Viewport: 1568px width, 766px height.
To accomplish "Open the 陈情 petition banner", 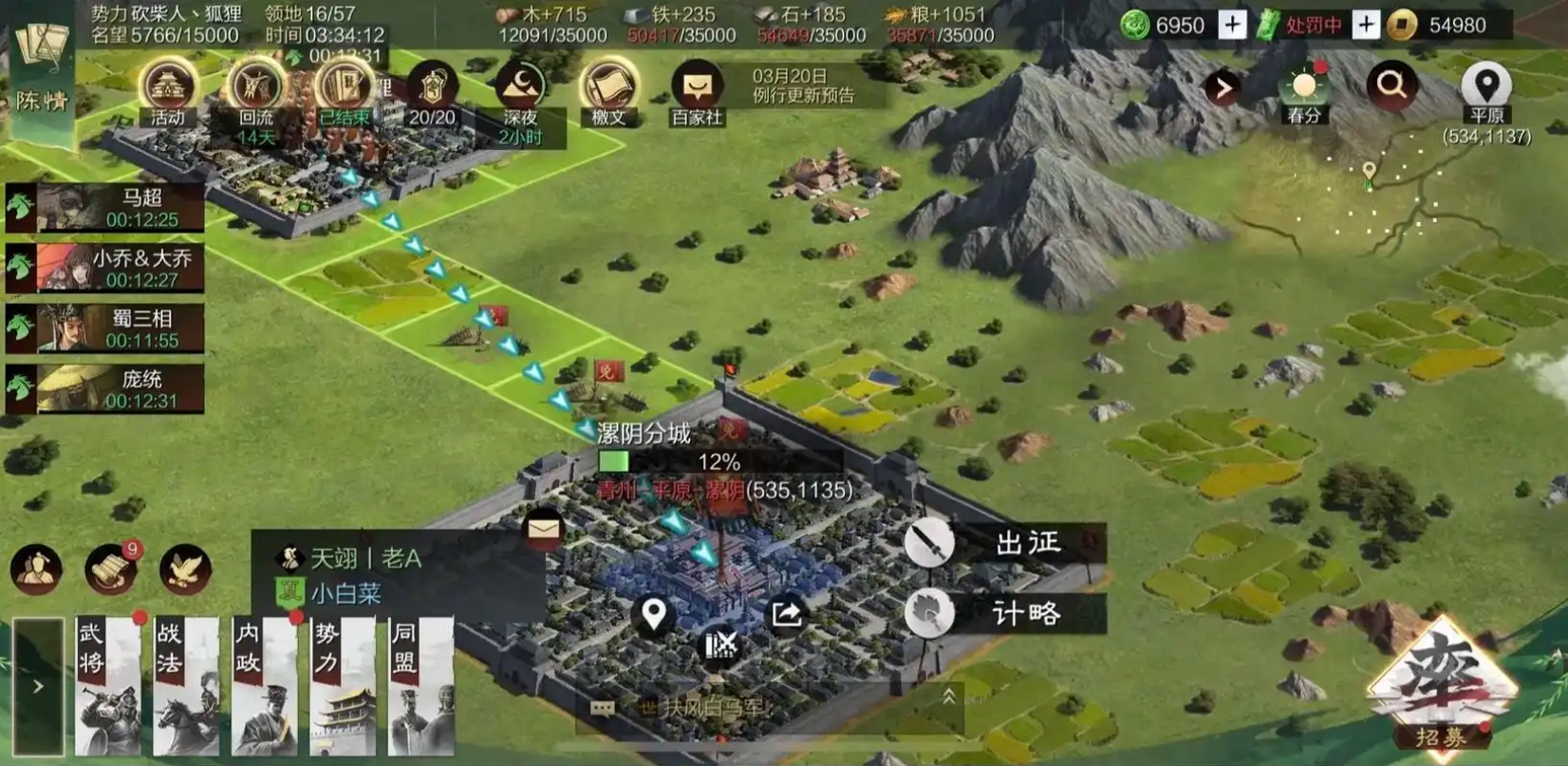I will click(x=43, y=76).
